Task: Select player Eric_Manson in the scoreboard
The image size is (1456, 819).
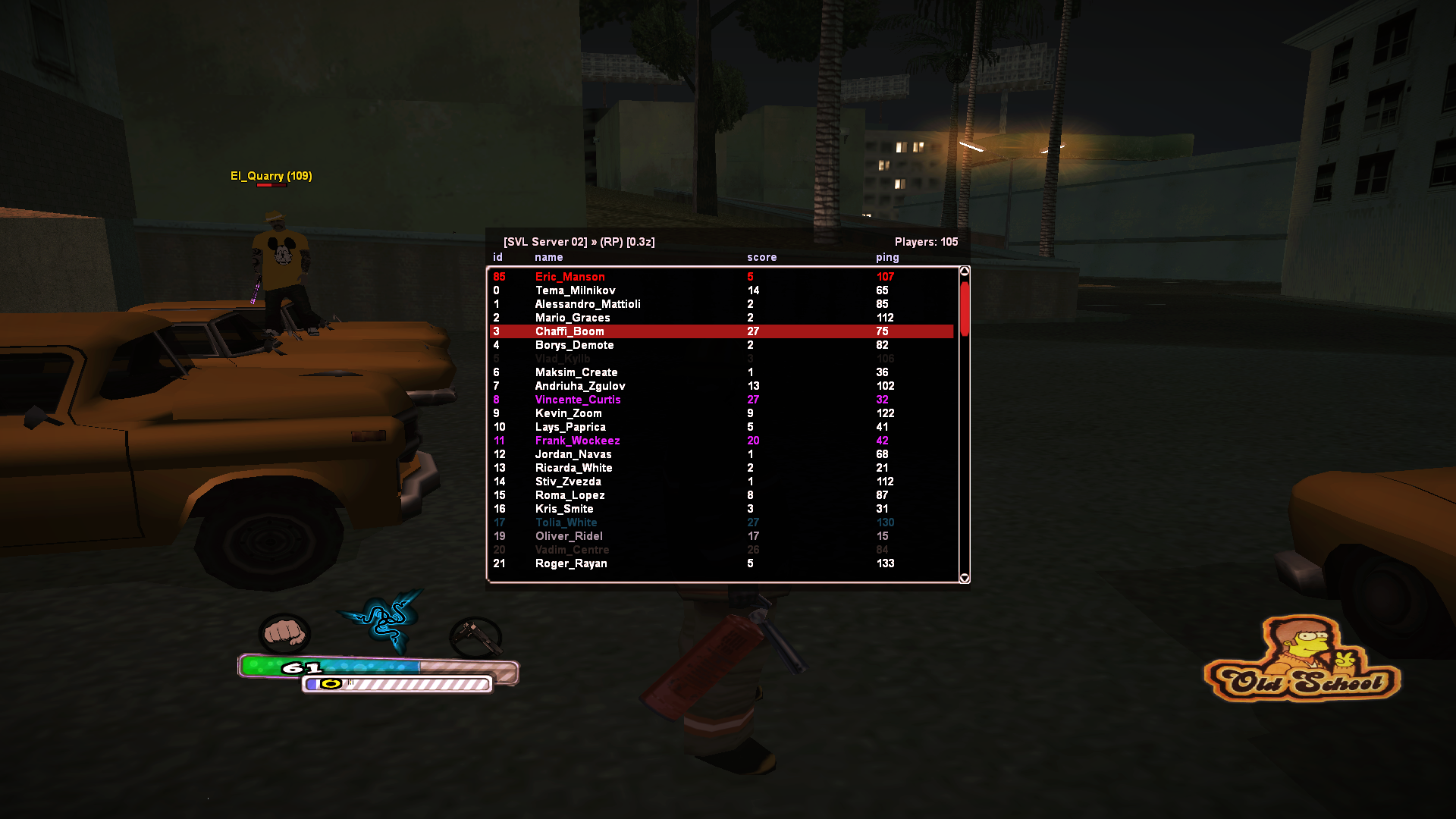Action: tap(570, 277)
